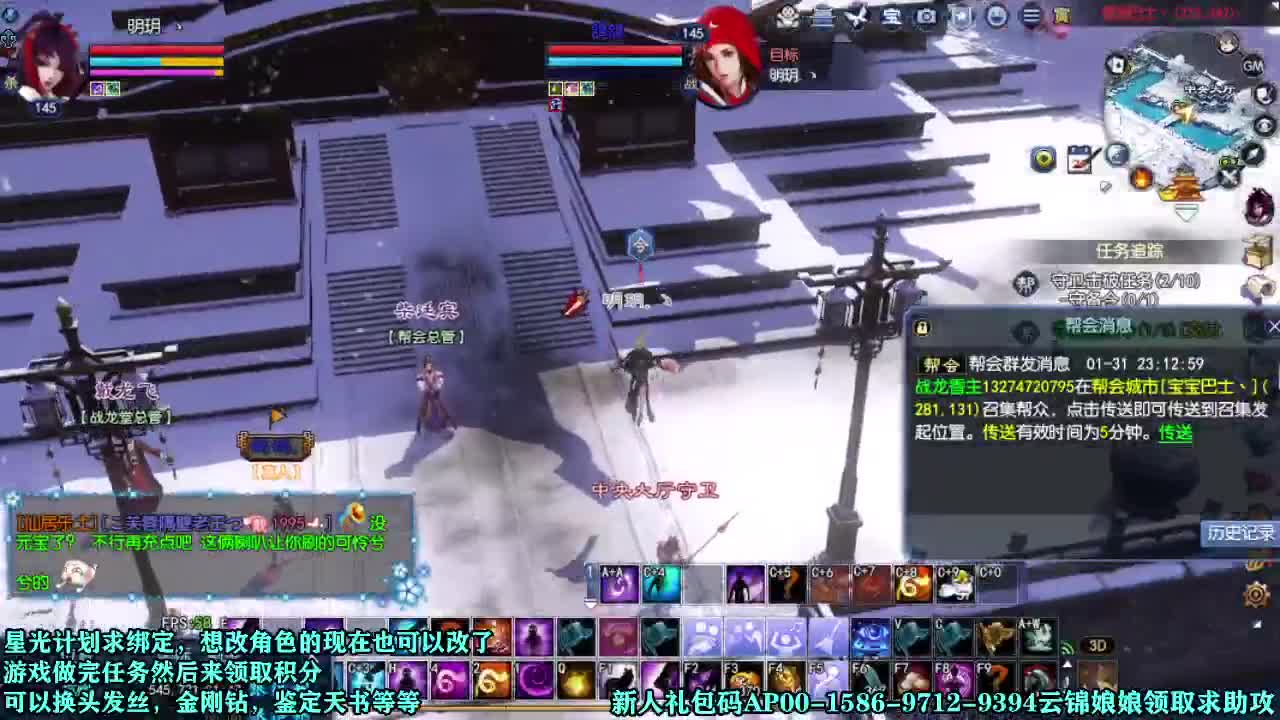
Task: Open the calendar sign-in icon below the minimap
Action: coord(1080,158)
